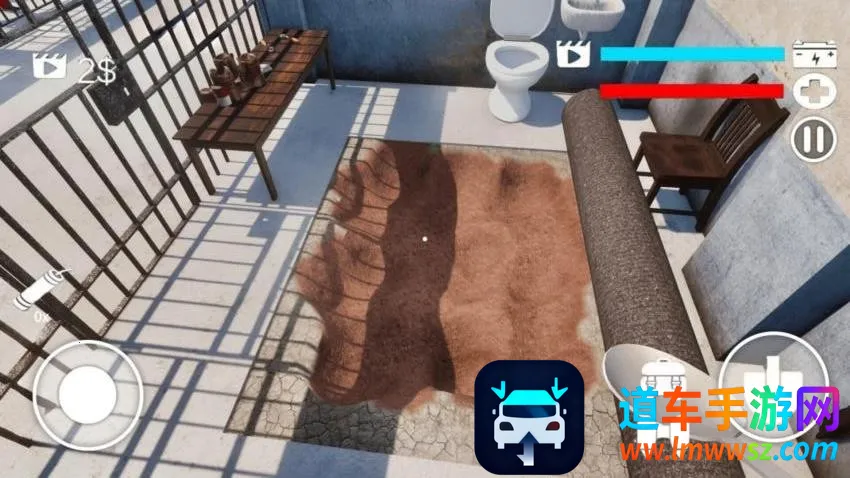The width and height of the screenshot is (850, 478).
Task: Pause the game with the pause button
Action: [x=813, y=139]
